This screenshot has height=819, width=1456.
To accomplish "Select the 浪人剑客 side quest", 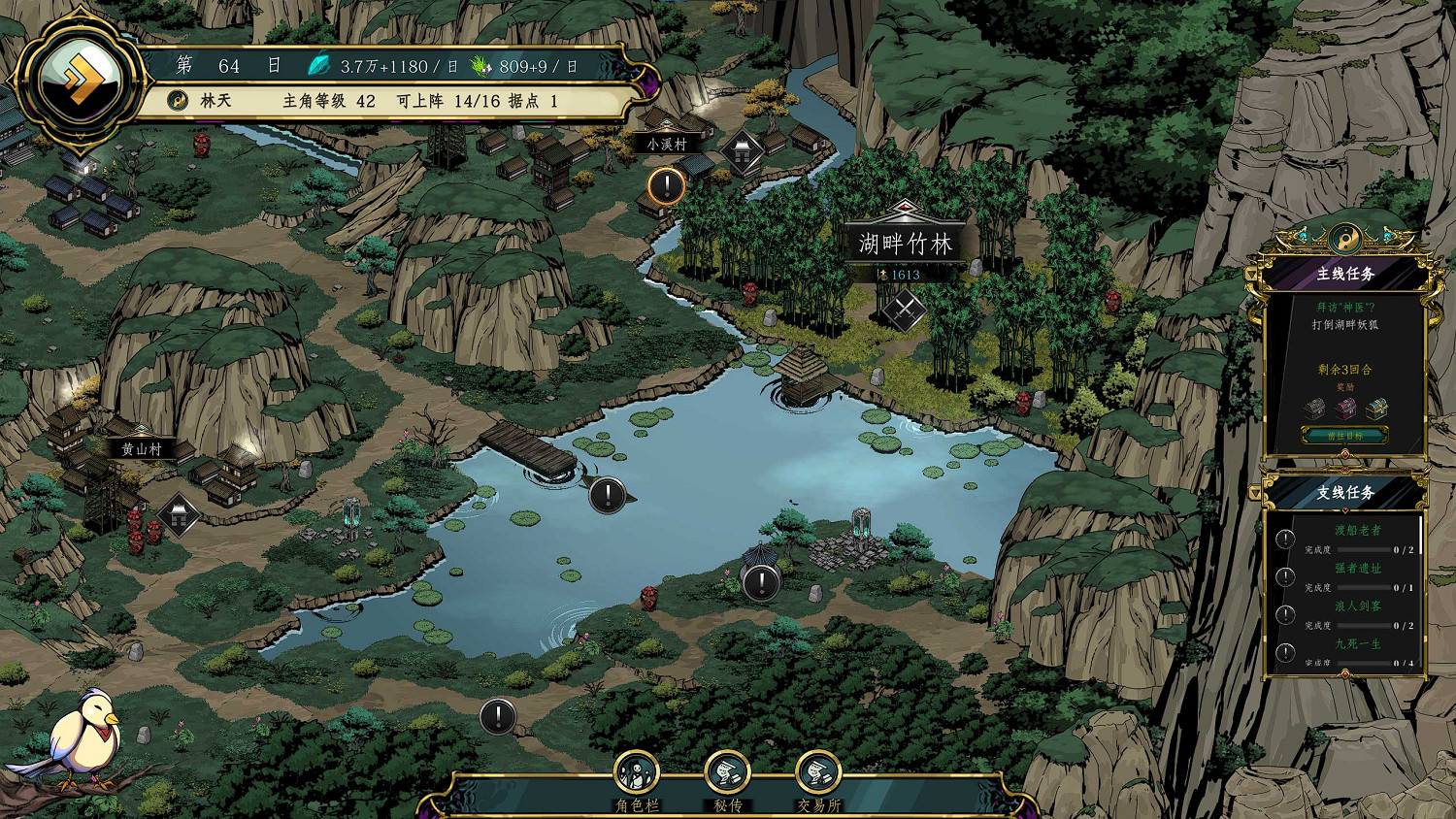I will click(1357, 606).
